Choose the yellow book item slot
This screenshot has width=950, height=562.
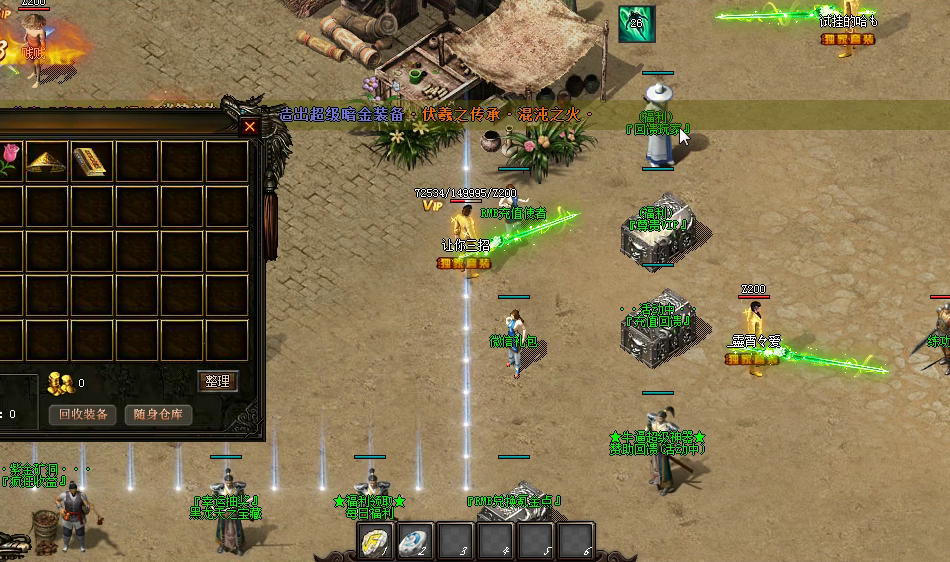click(x=91, y=160)
